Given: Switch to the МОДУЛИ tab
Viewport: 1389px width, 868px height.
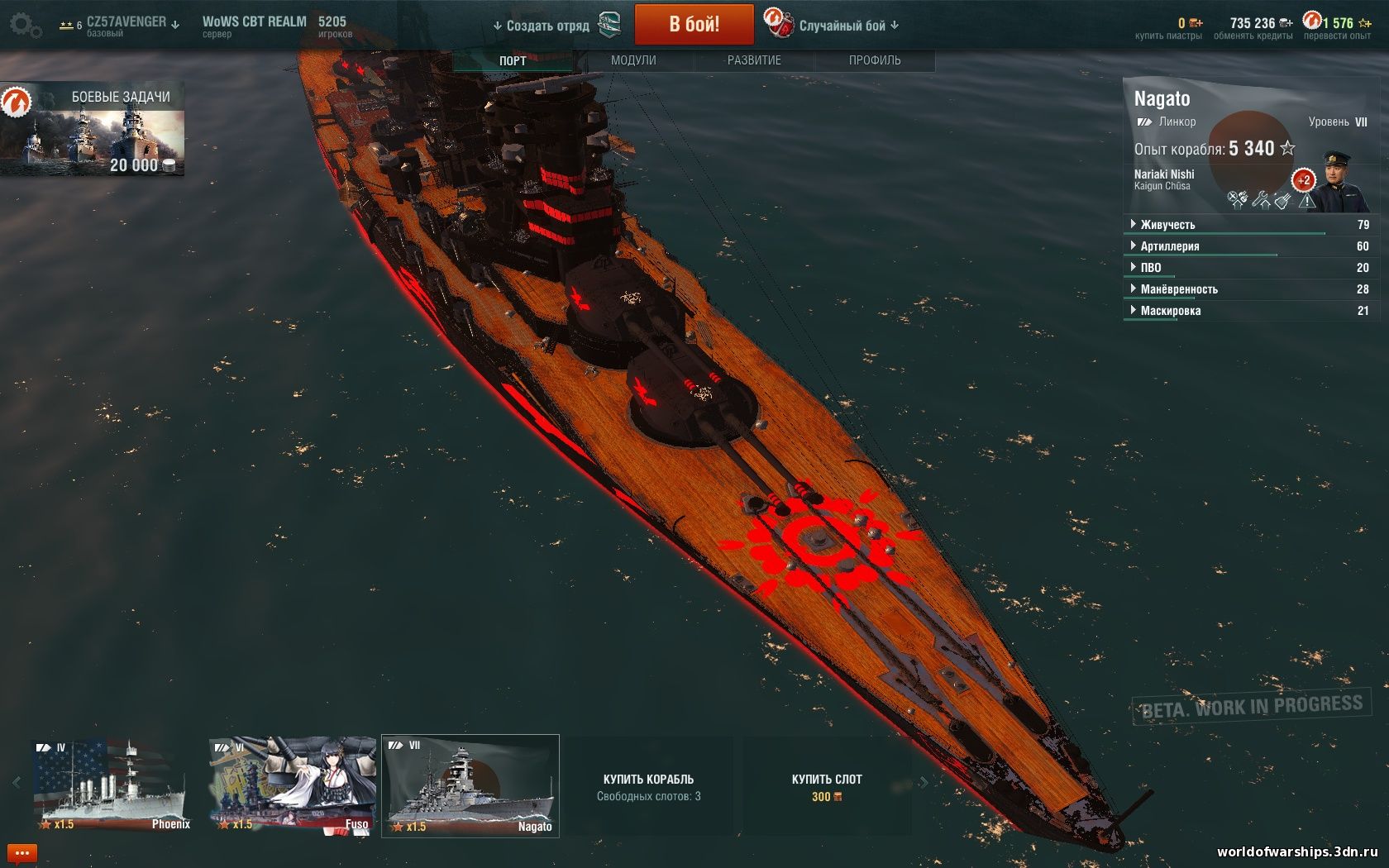Looking at the screenshot, I should pos(632,60).
